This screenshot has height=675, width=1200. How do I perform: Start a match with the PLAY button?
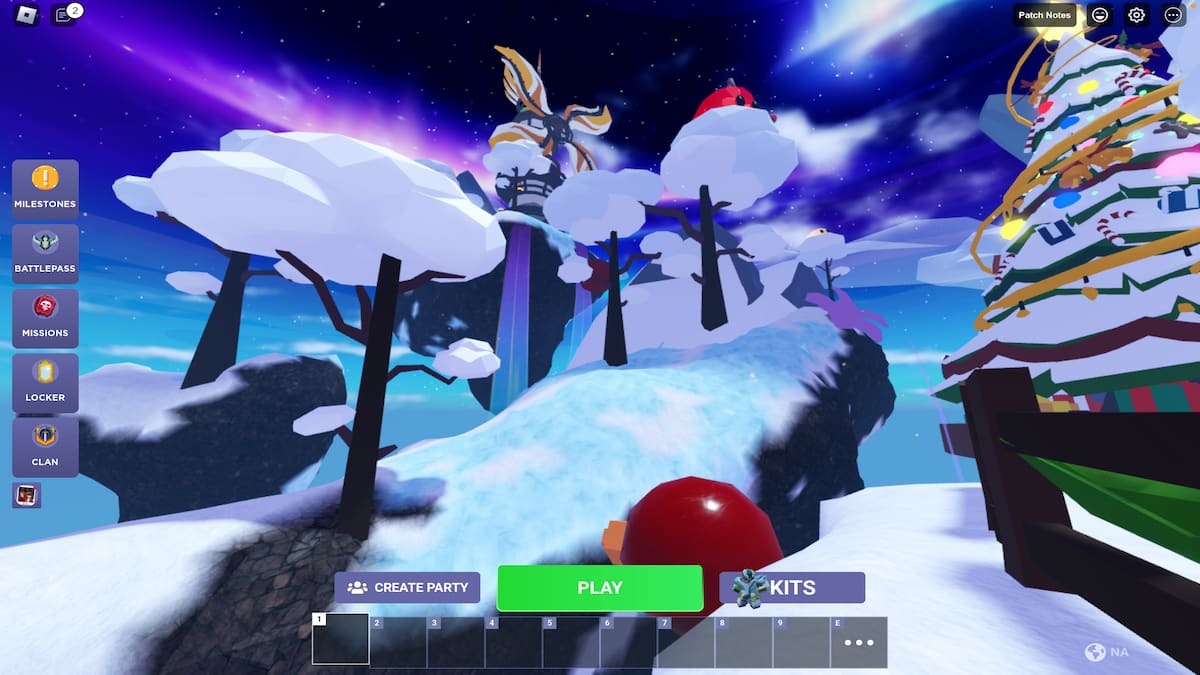pyautogui.click(x=600, y=588)
